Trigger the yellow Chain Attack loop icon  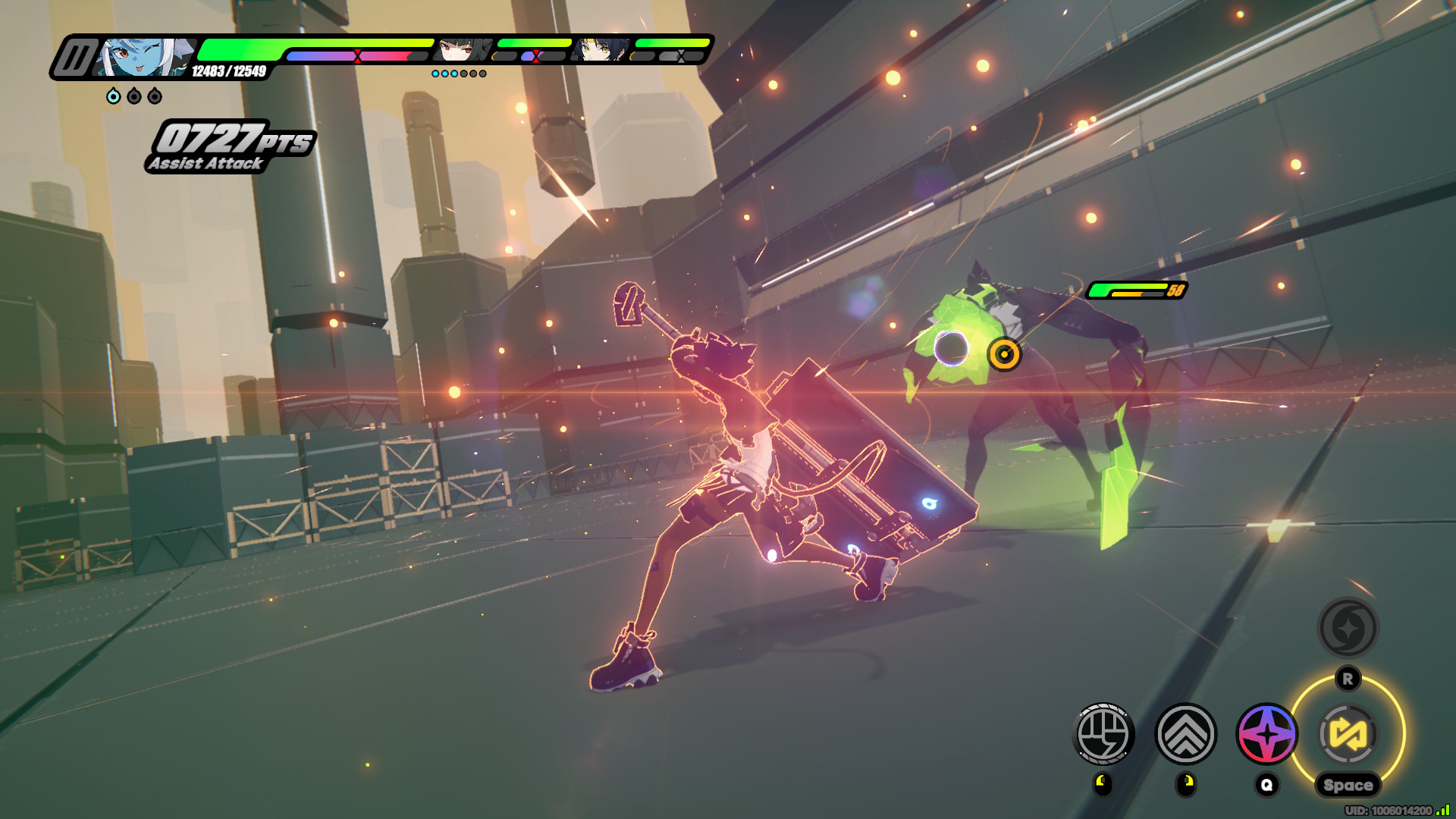[x=1348, y=733]
